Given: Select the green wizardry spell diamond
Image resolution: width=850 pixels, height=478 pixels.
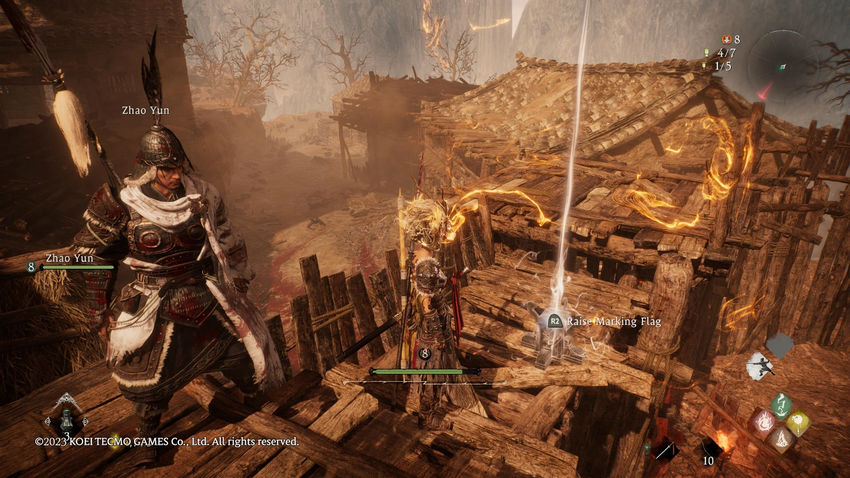Looking at the screenshot, I should tap(782, 404).
